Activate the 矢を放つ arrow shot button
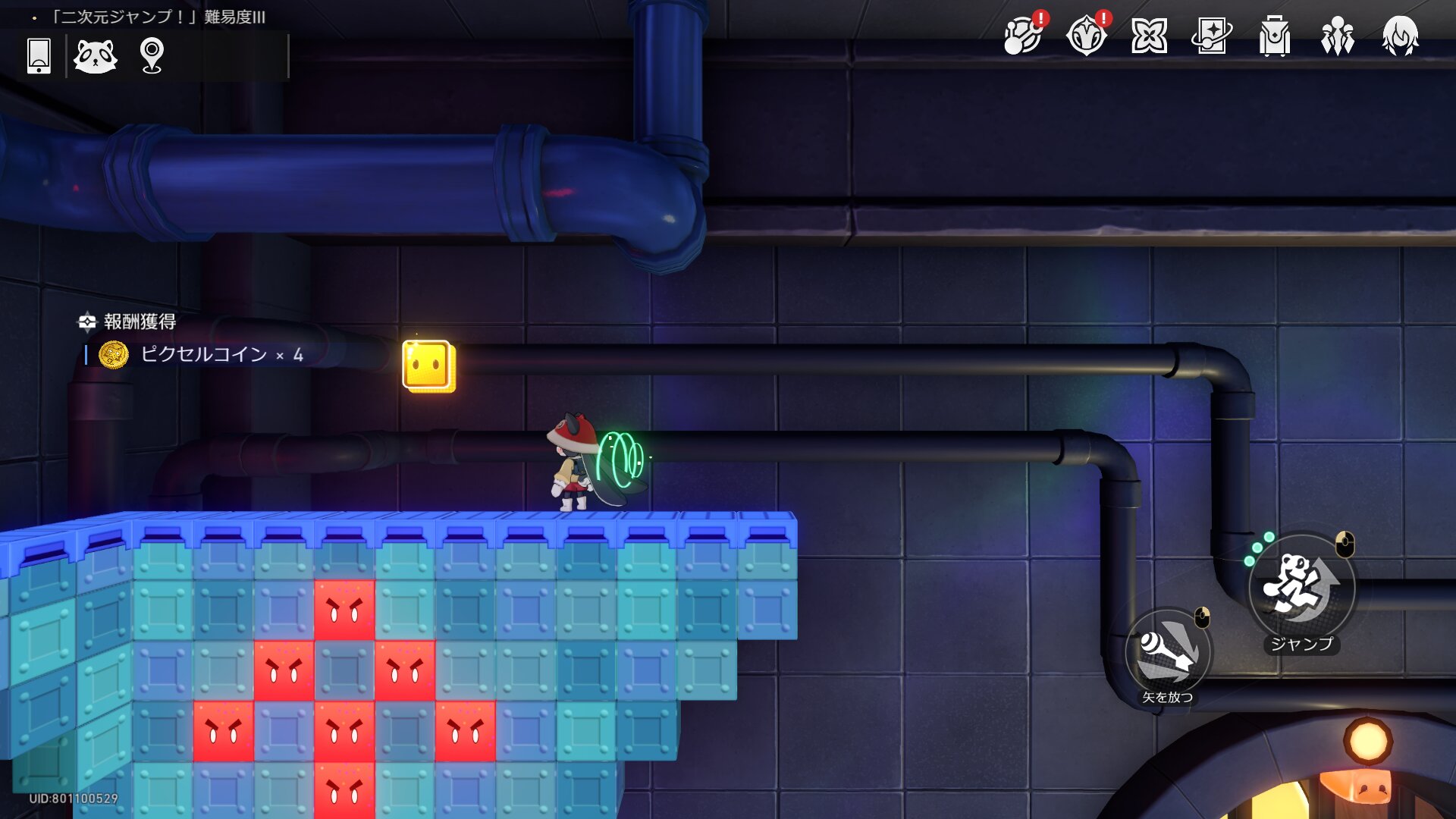This screenshot has width=1456, height=819. (1168, 654)
